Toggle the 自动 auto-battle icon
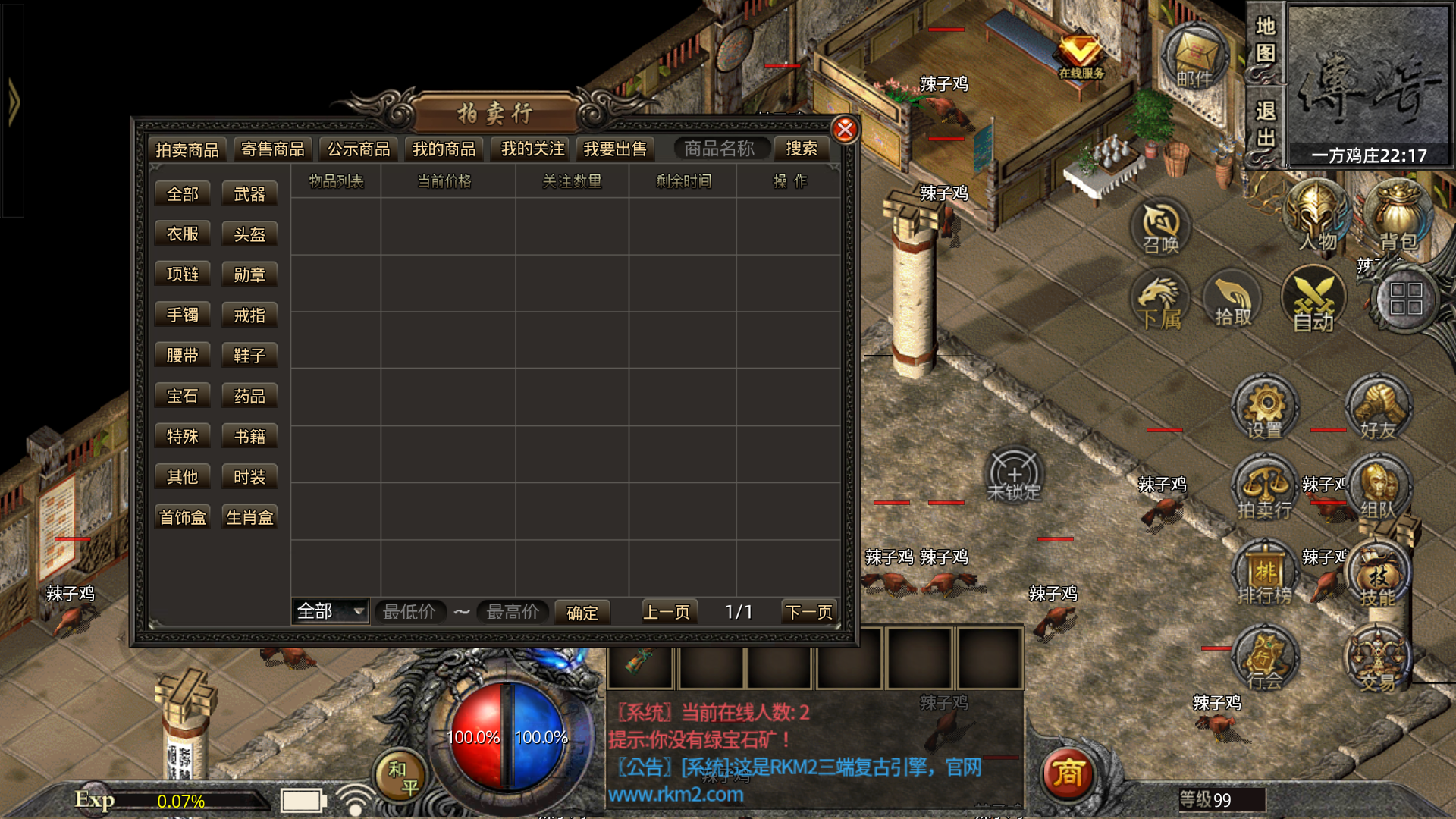The width and height of the screenshot is (1456, 819). pyautogui.click(x=1313, y=300)
